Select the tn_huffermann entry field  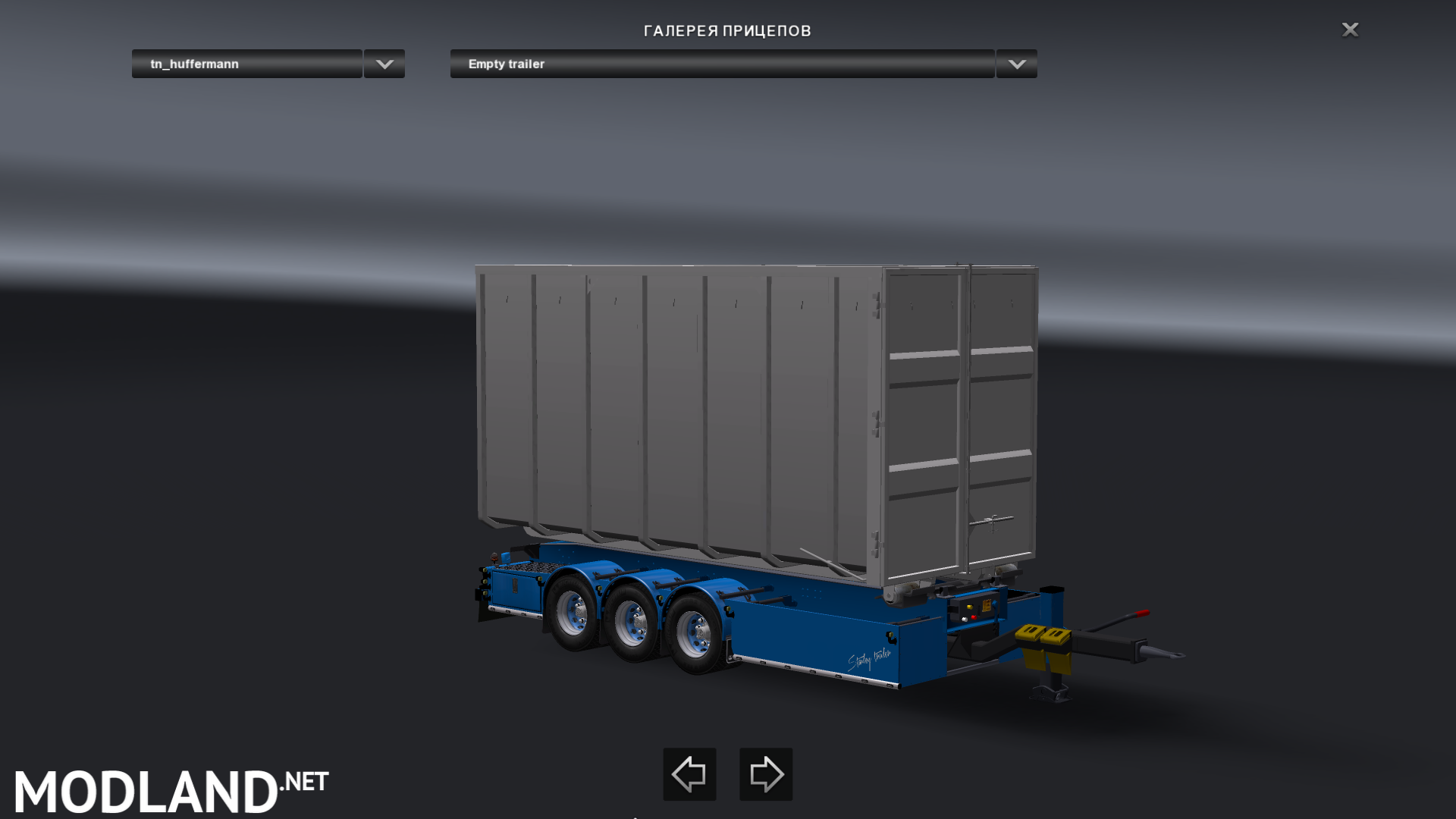coord(246,64)
